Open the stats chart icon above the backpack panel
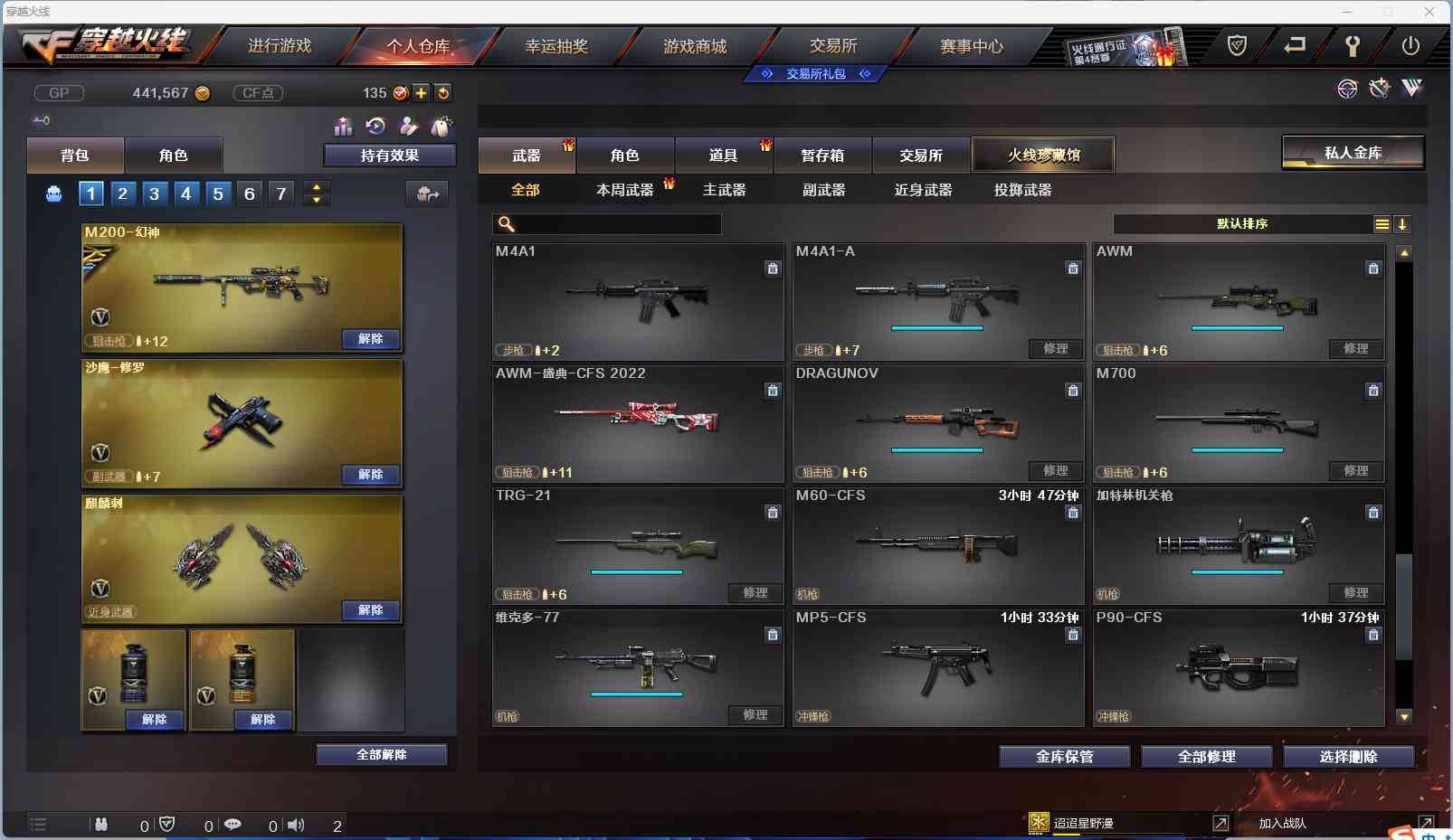Screen dimensions: 1453x840 point(343,127)
